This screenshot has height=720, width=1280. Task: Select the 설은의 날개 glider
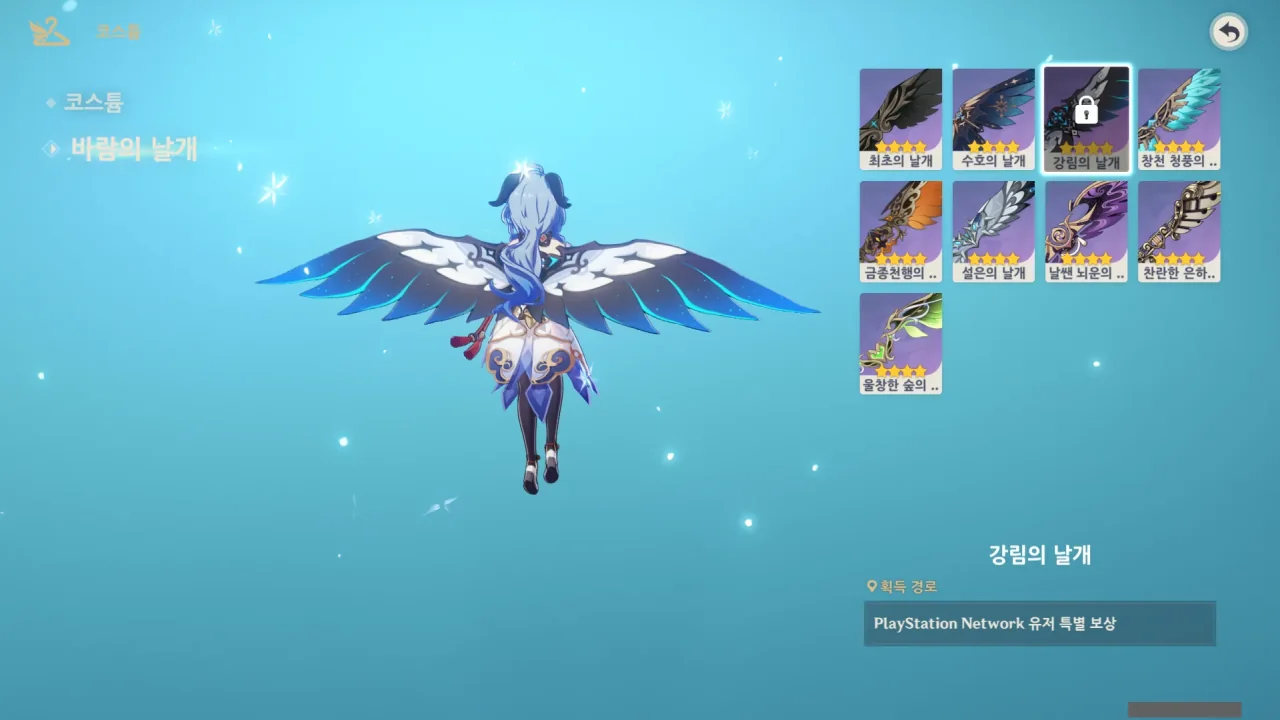pos(993,231)
